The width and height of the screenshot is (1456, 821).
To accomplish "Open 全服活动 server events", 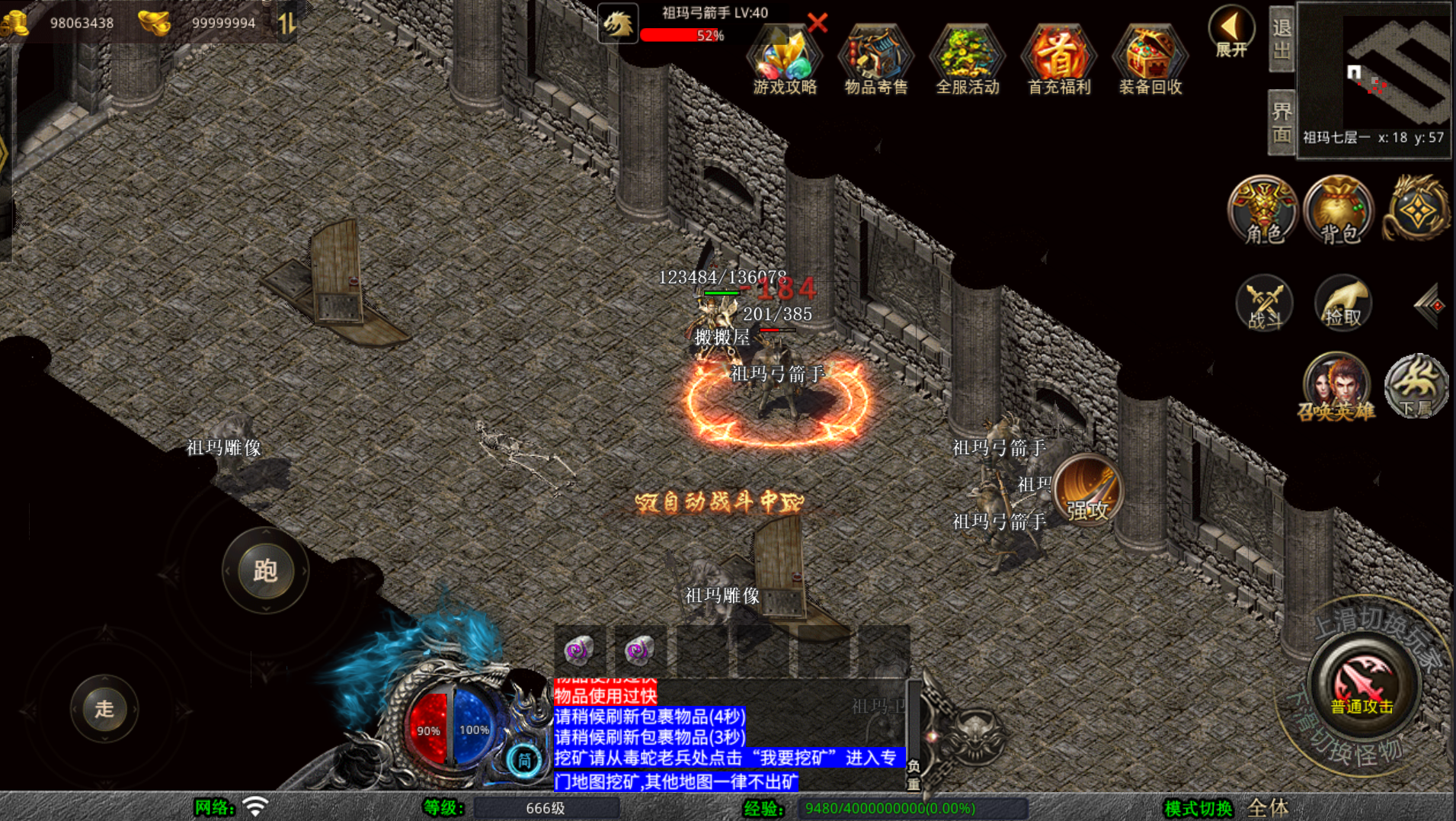I will [967, 60].
